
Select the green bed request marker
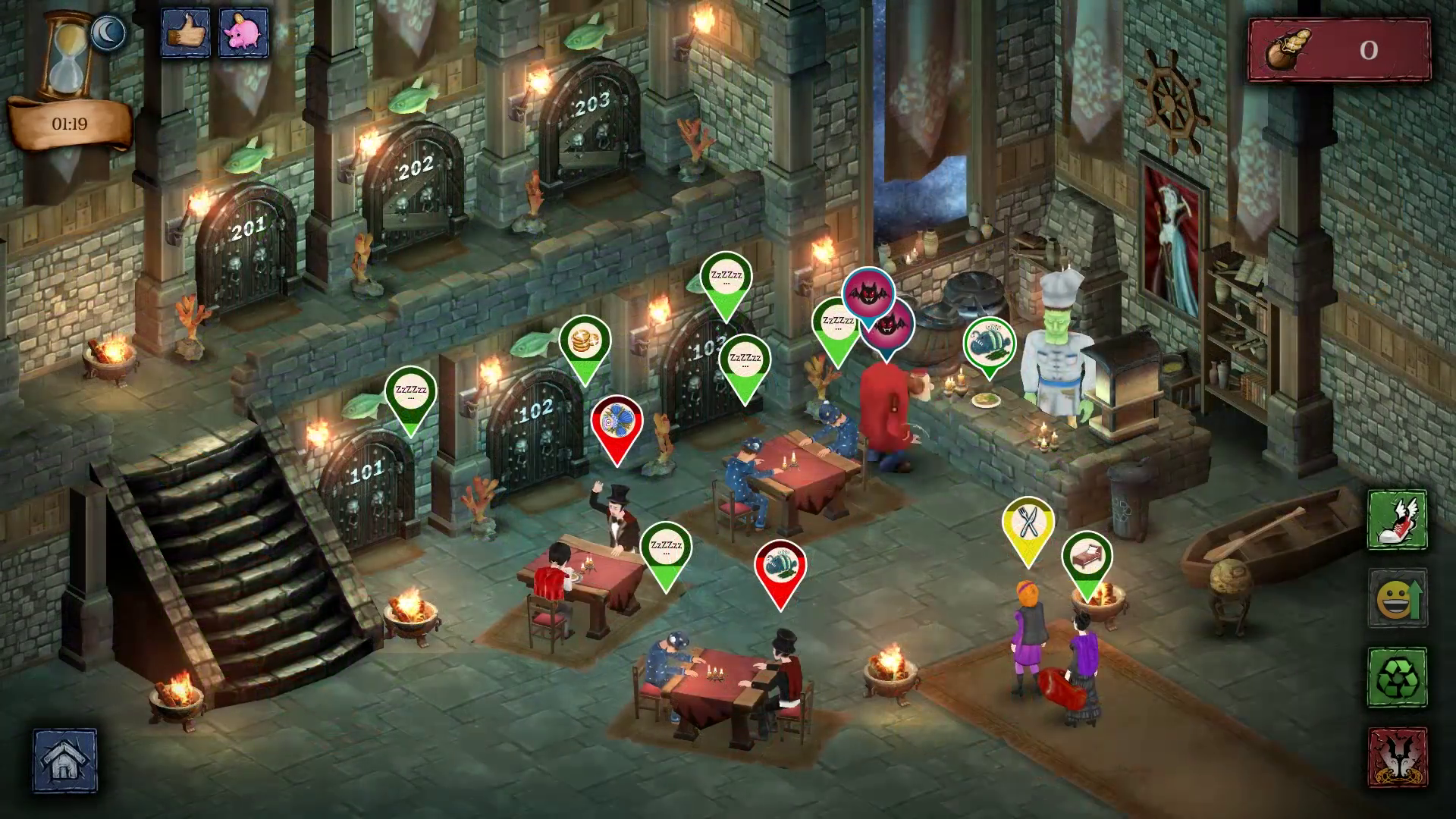pyautogui.click(x=1087, y=557)
